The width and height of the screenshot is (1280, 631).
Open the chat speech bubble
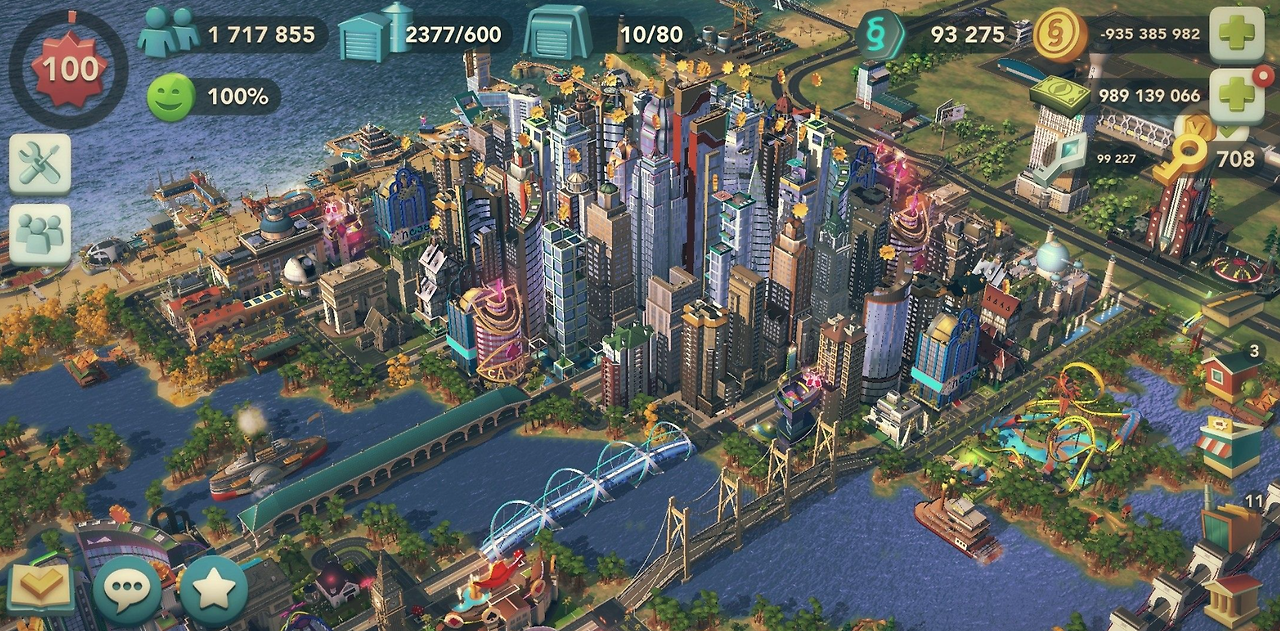tap(127, 590)
